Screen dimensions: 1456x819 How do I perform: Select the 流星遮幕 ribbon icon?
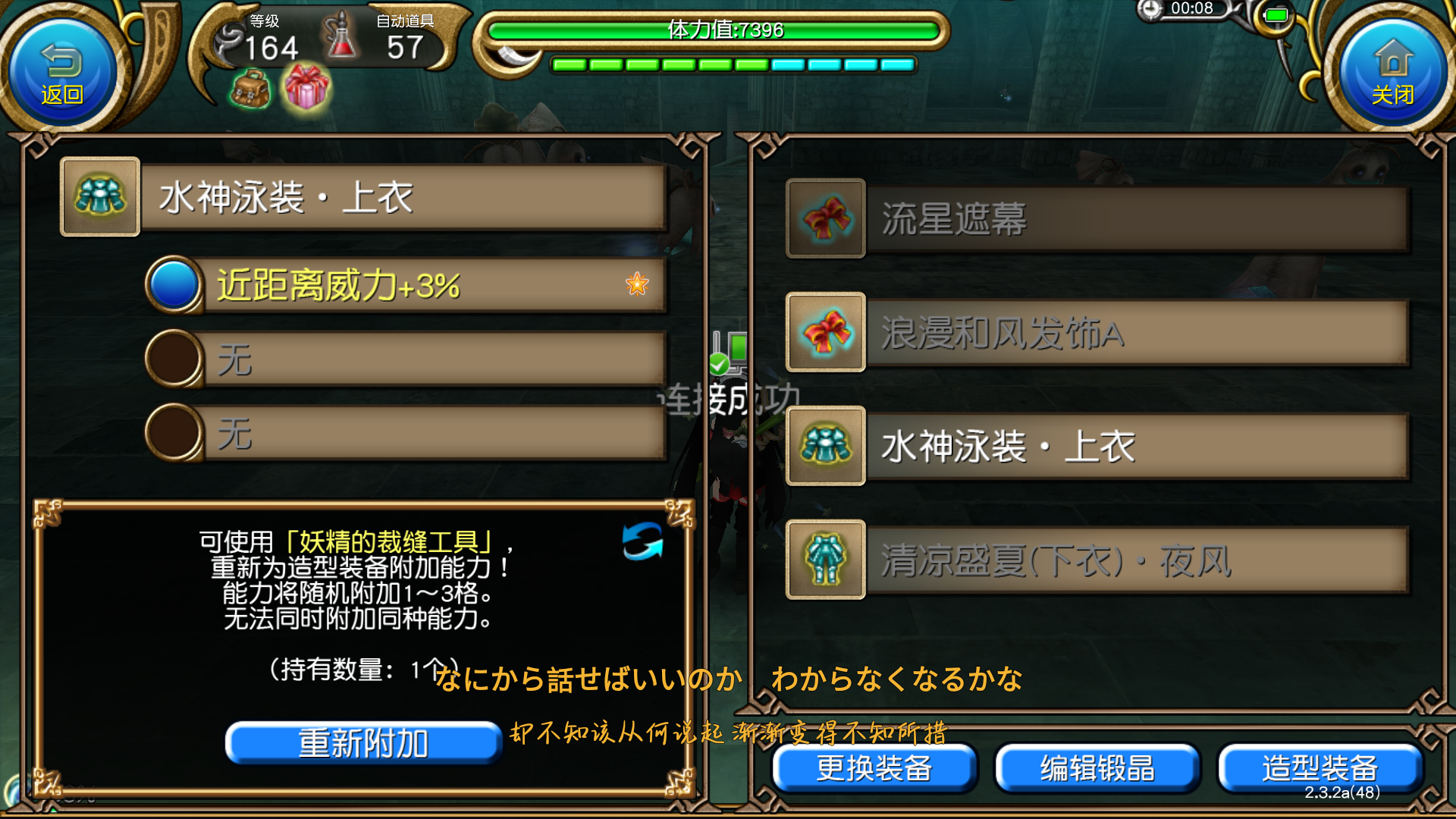[825, 218]
